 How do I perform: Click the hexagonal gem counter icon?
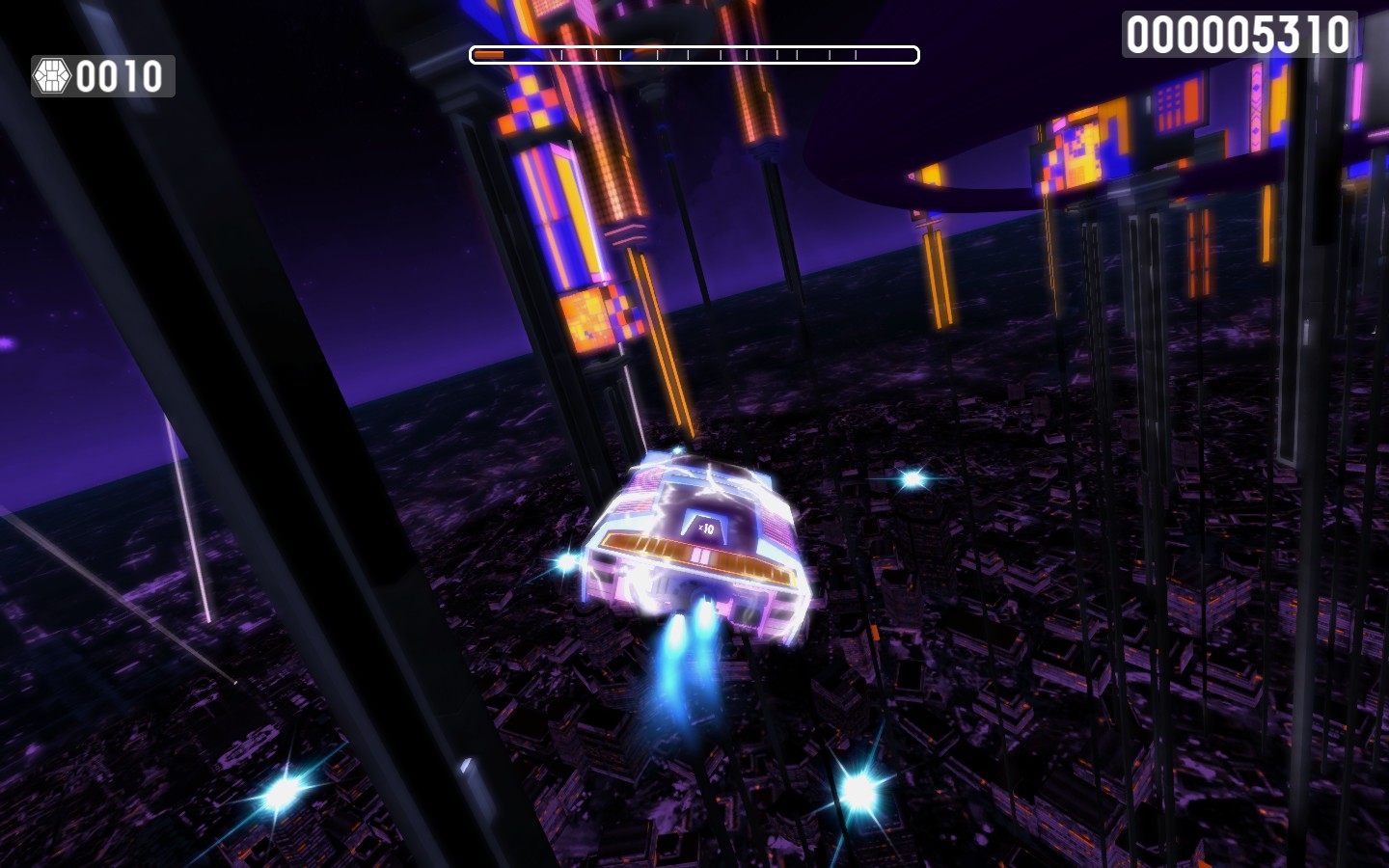52,75
